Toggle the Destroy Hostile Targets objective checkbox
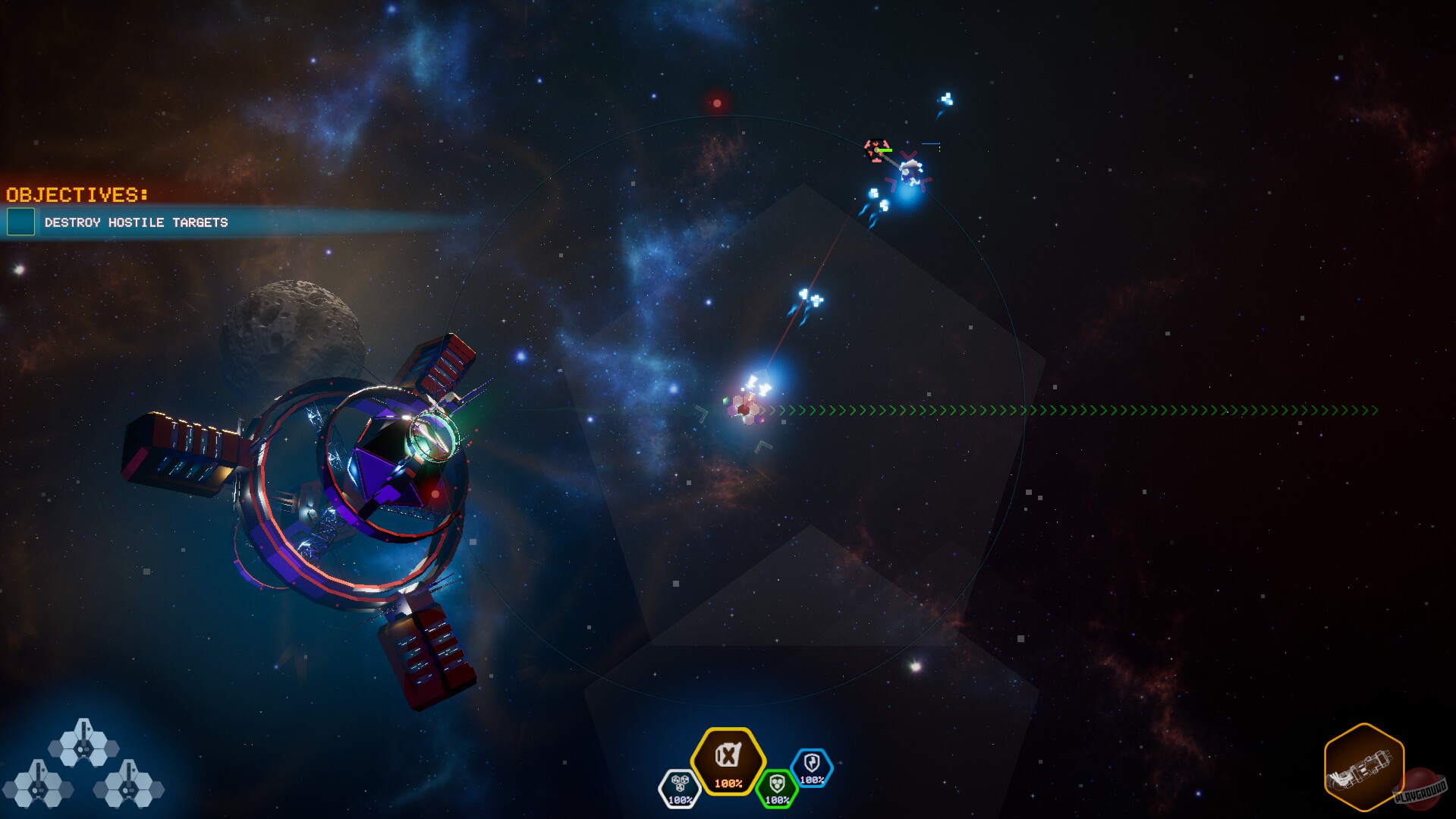The width and height of the screenshot is (1456, 819). 20,222
